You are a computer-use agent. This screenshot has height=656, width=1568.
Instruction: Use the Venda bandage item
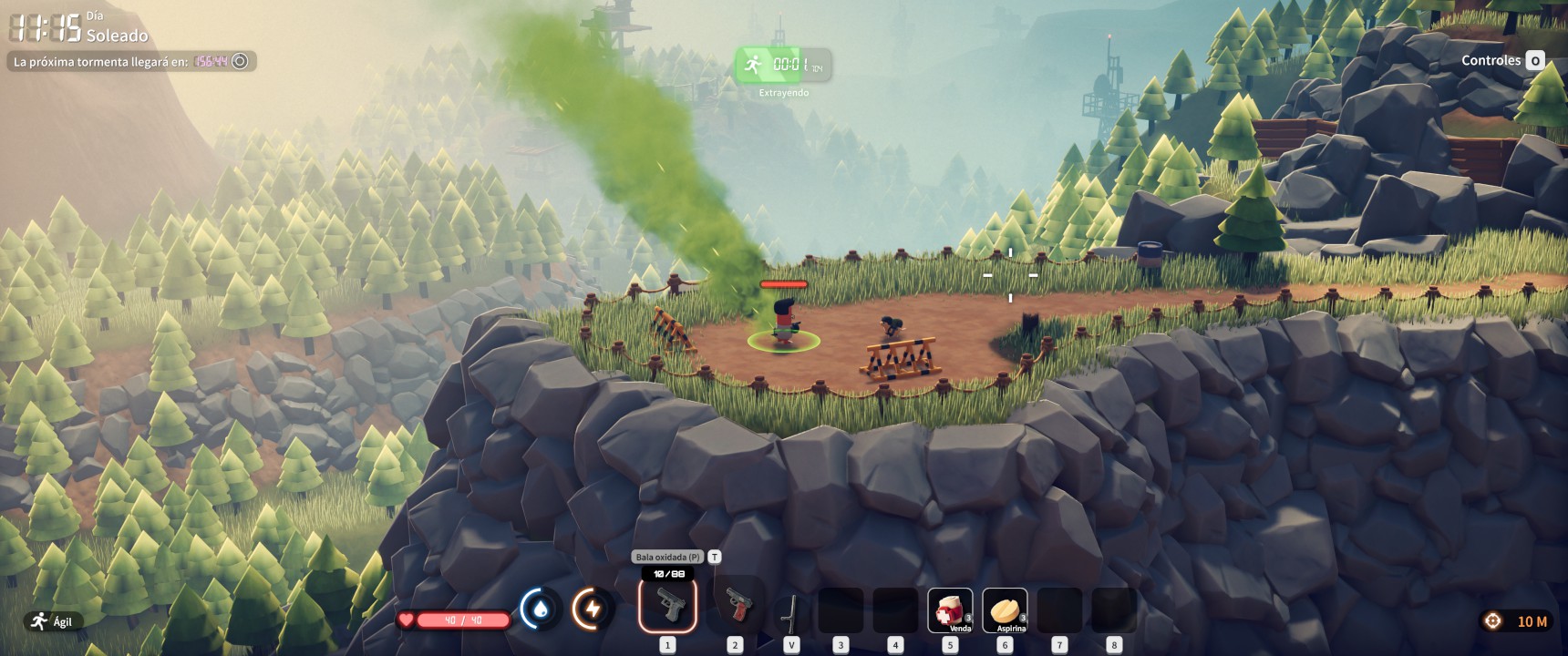tap(950, 610)
